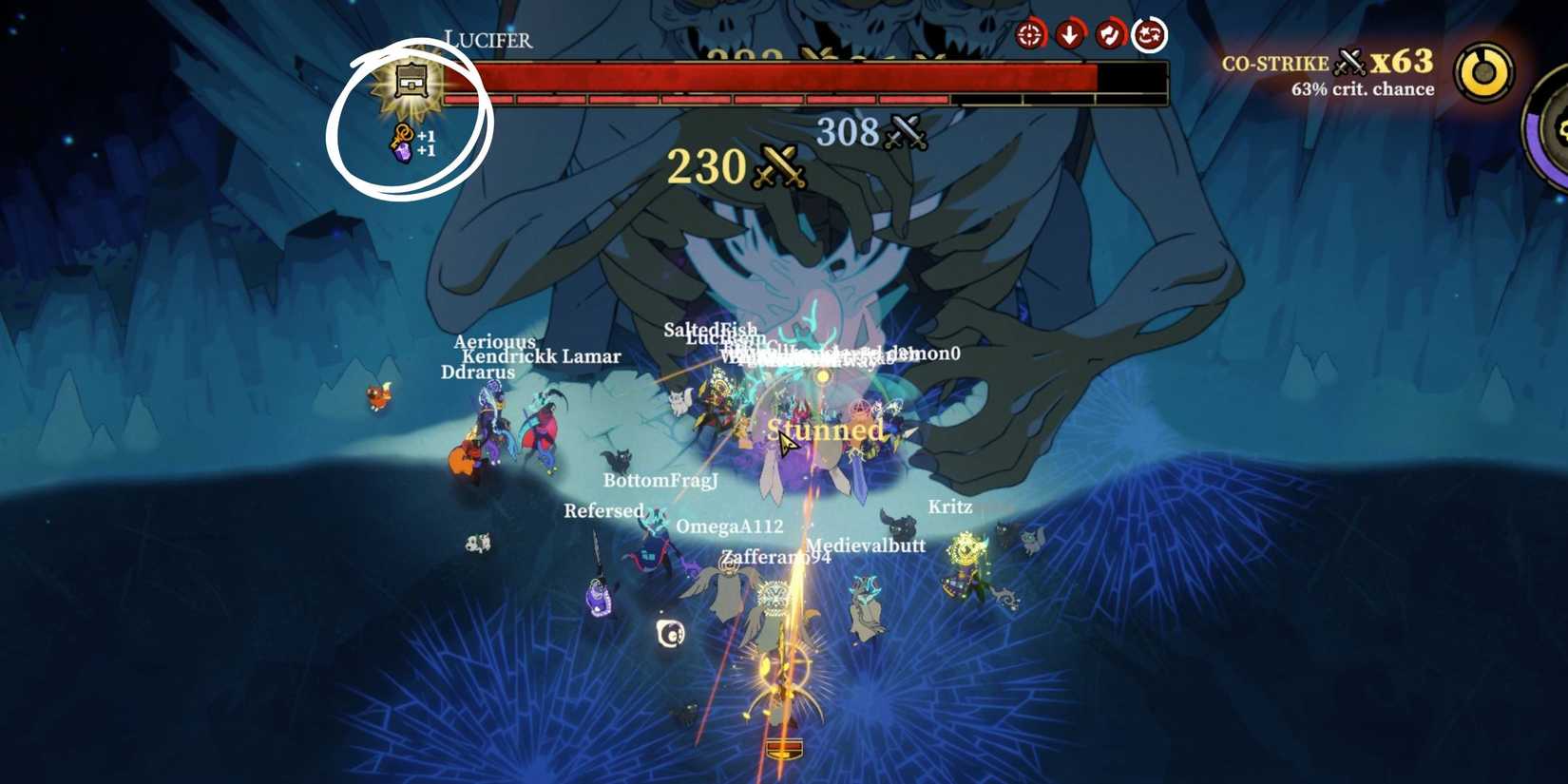
Task: Click the crossed swords Co-Strike icon
Action: click(1348, 61)
